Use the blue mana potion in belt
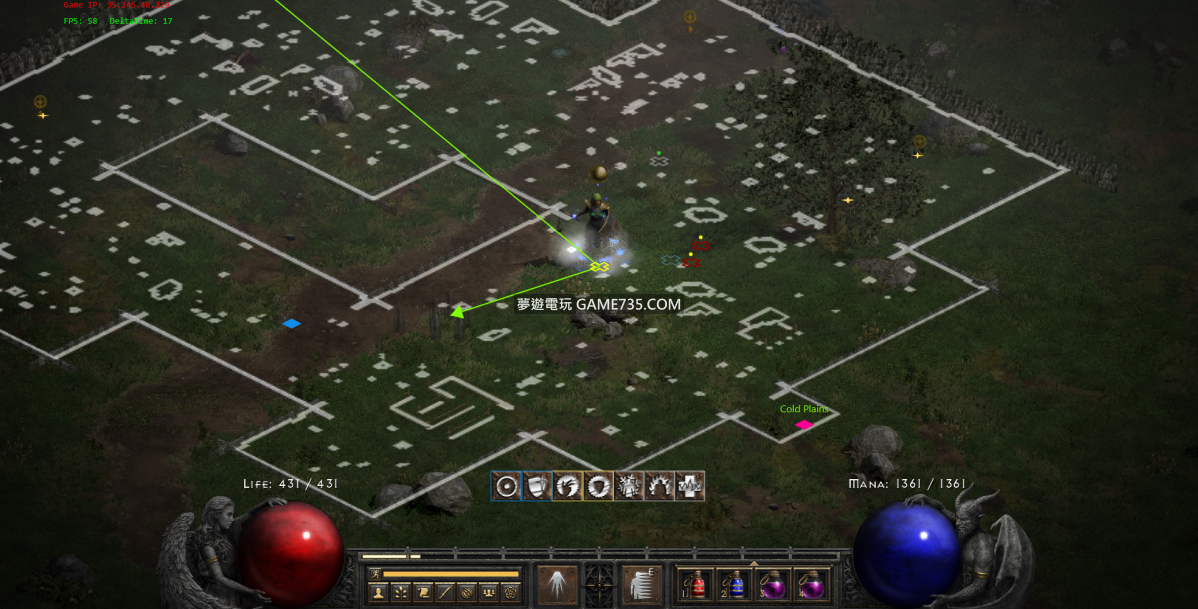Screen dimensions: 1198x609 coord(736,584)
